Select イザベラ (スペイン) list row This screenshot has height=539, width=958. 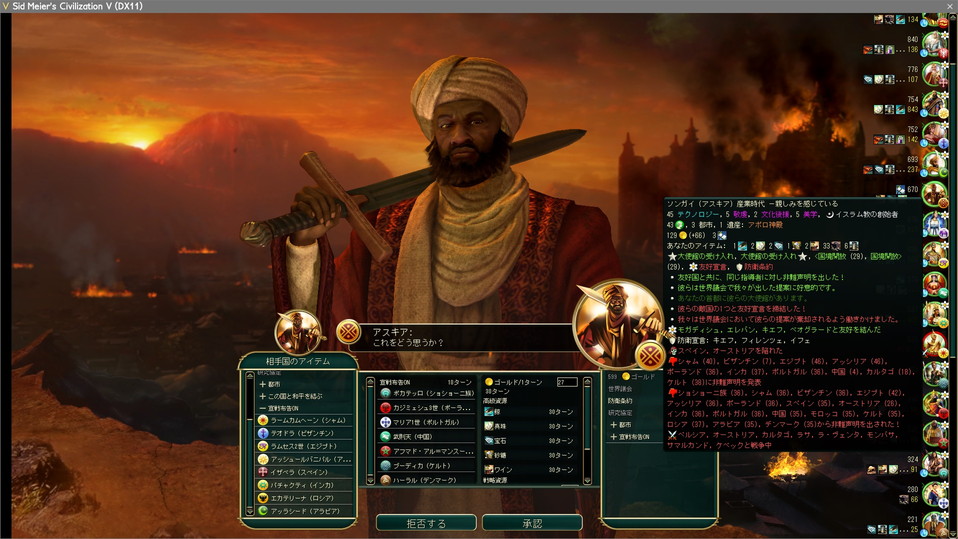pos(300,472)
